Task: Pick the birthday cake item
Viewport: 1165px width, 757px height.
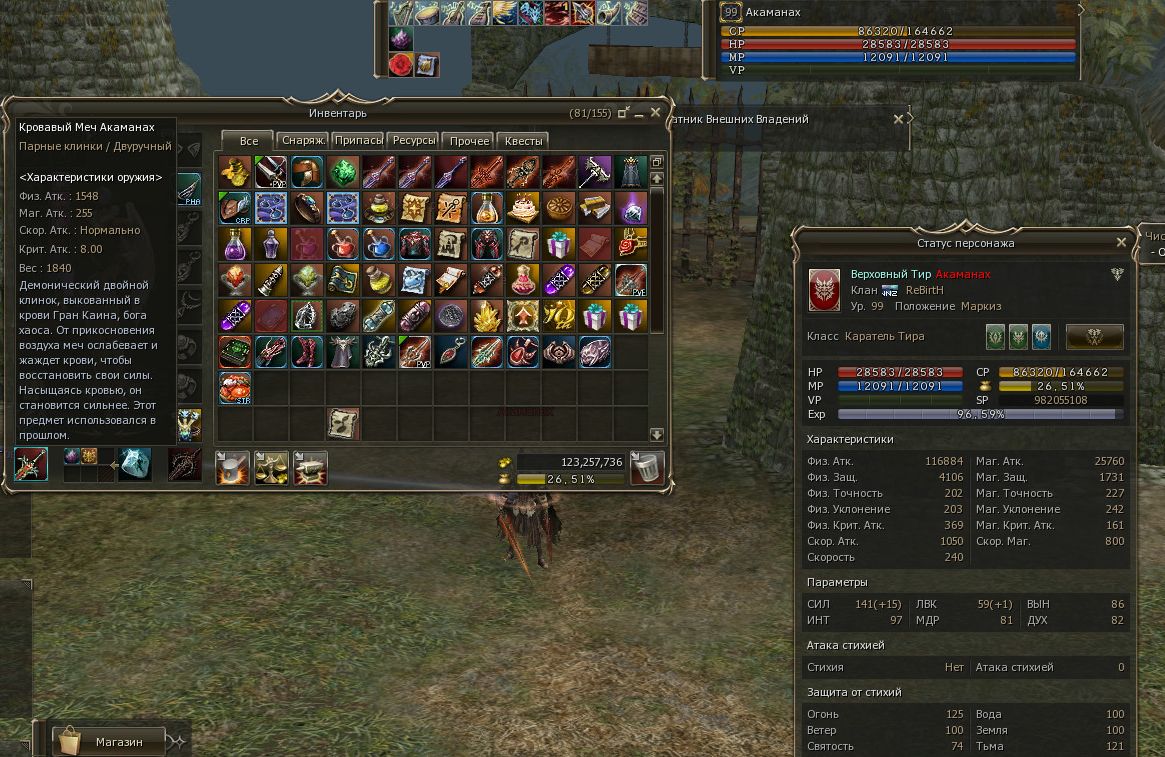Action: (x=523, y=208)
